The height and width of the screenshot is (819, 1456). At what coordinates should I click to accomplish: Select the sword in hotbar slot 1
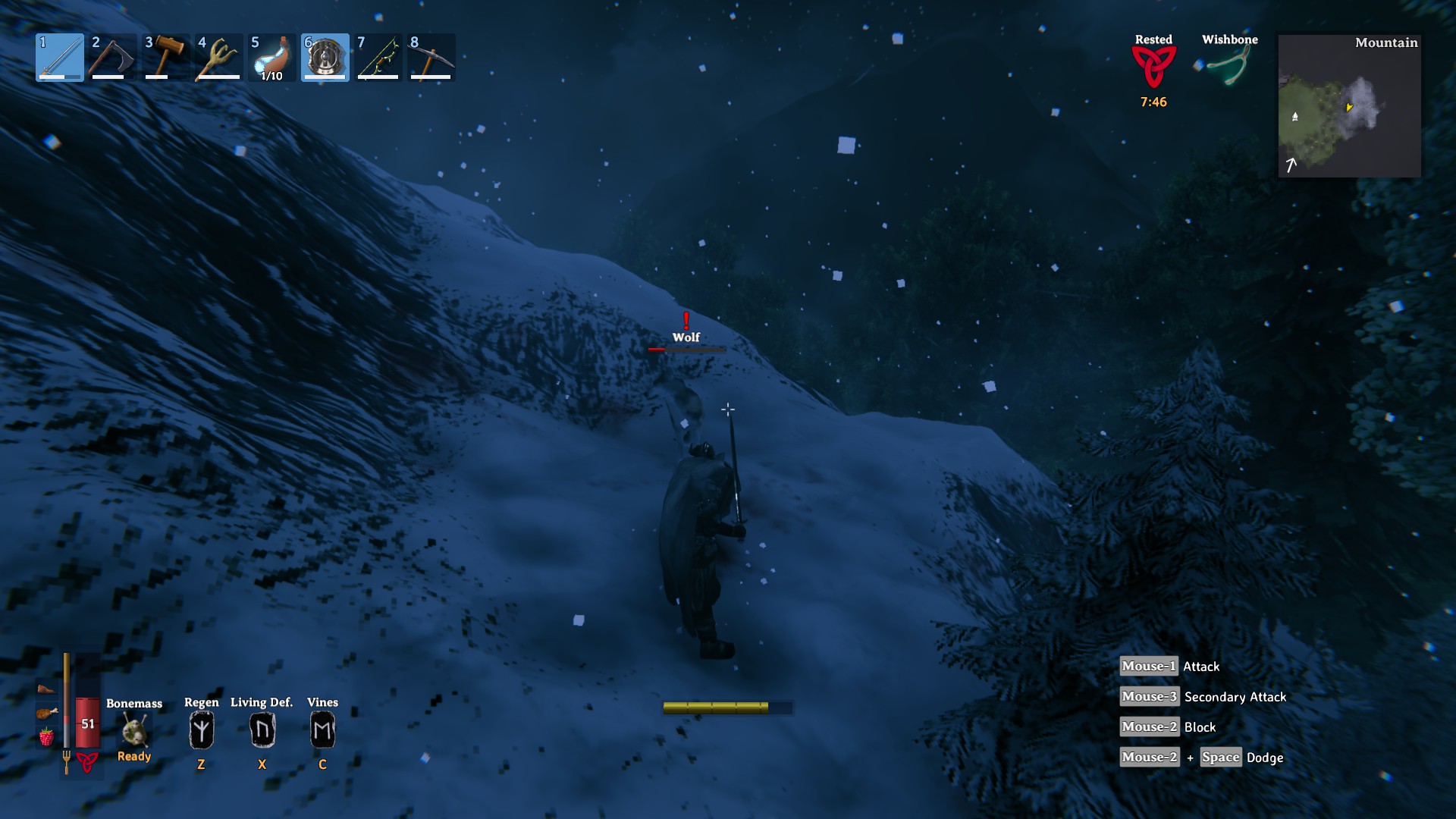[x=59, y=58]
